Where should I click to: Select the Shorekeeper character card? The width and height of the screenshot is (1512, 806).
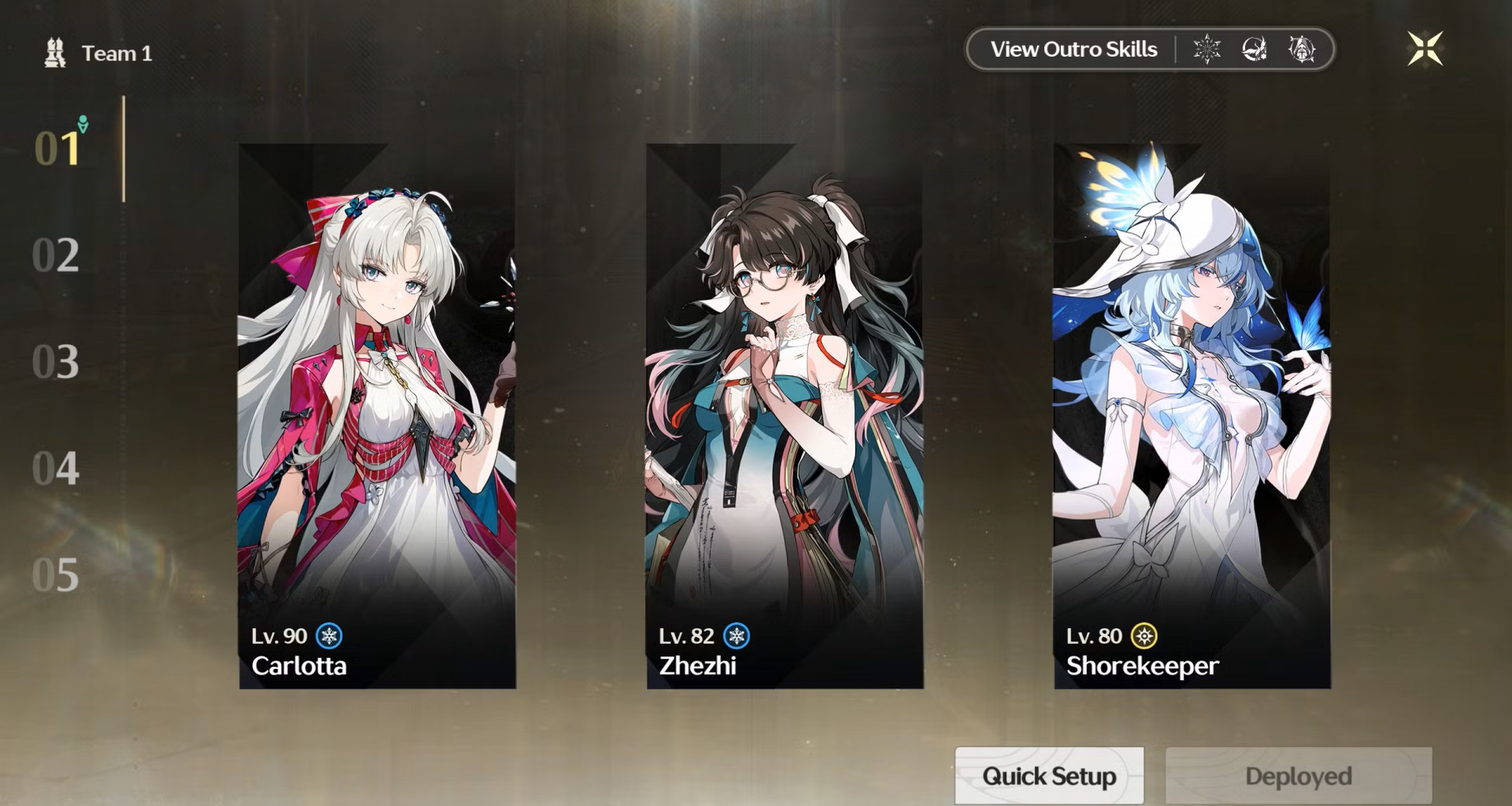click(x=1192, y=416)
